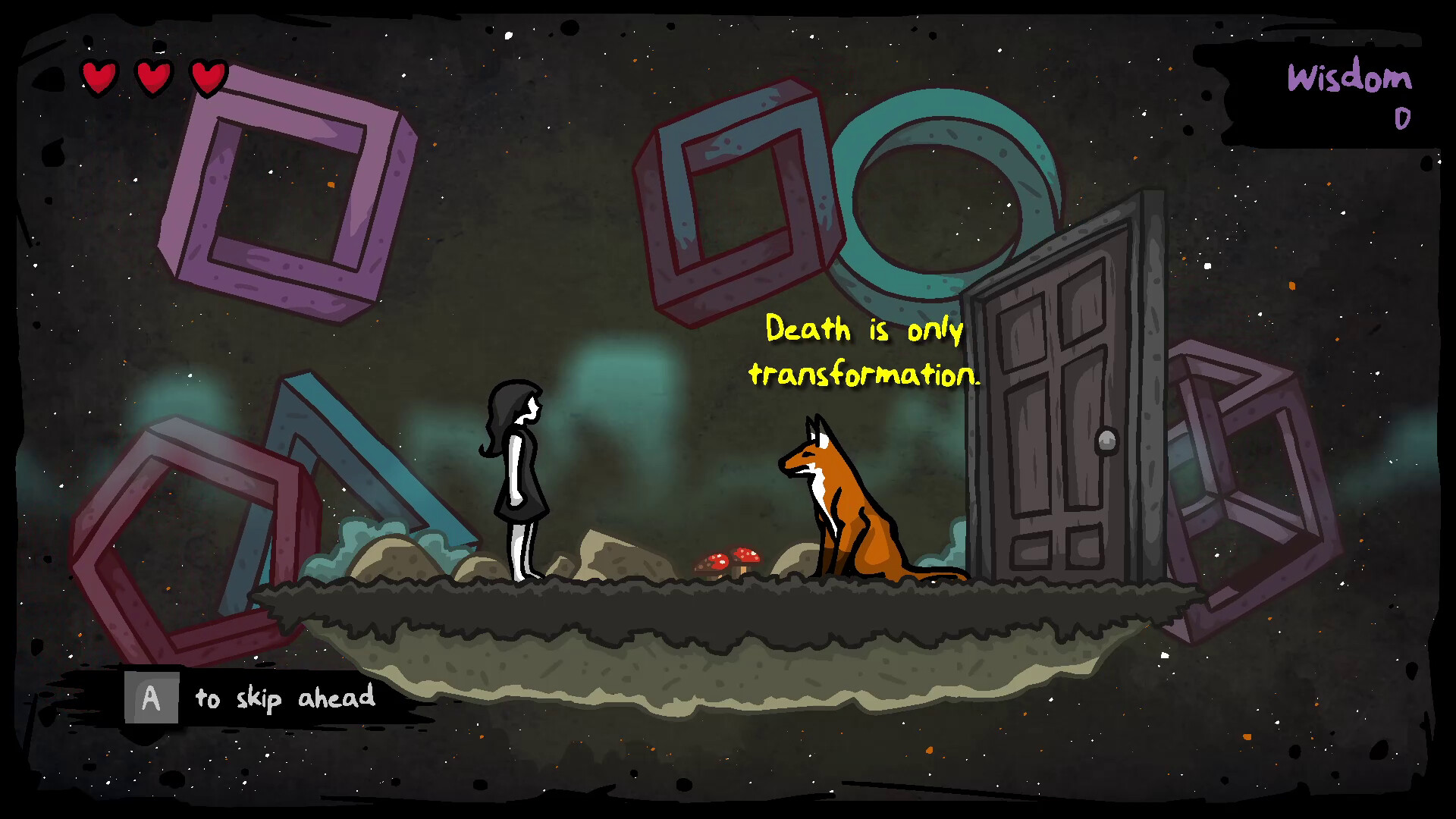Select the second red heart icon
This screenshot has height=819, width=1456.
(152, 77)
